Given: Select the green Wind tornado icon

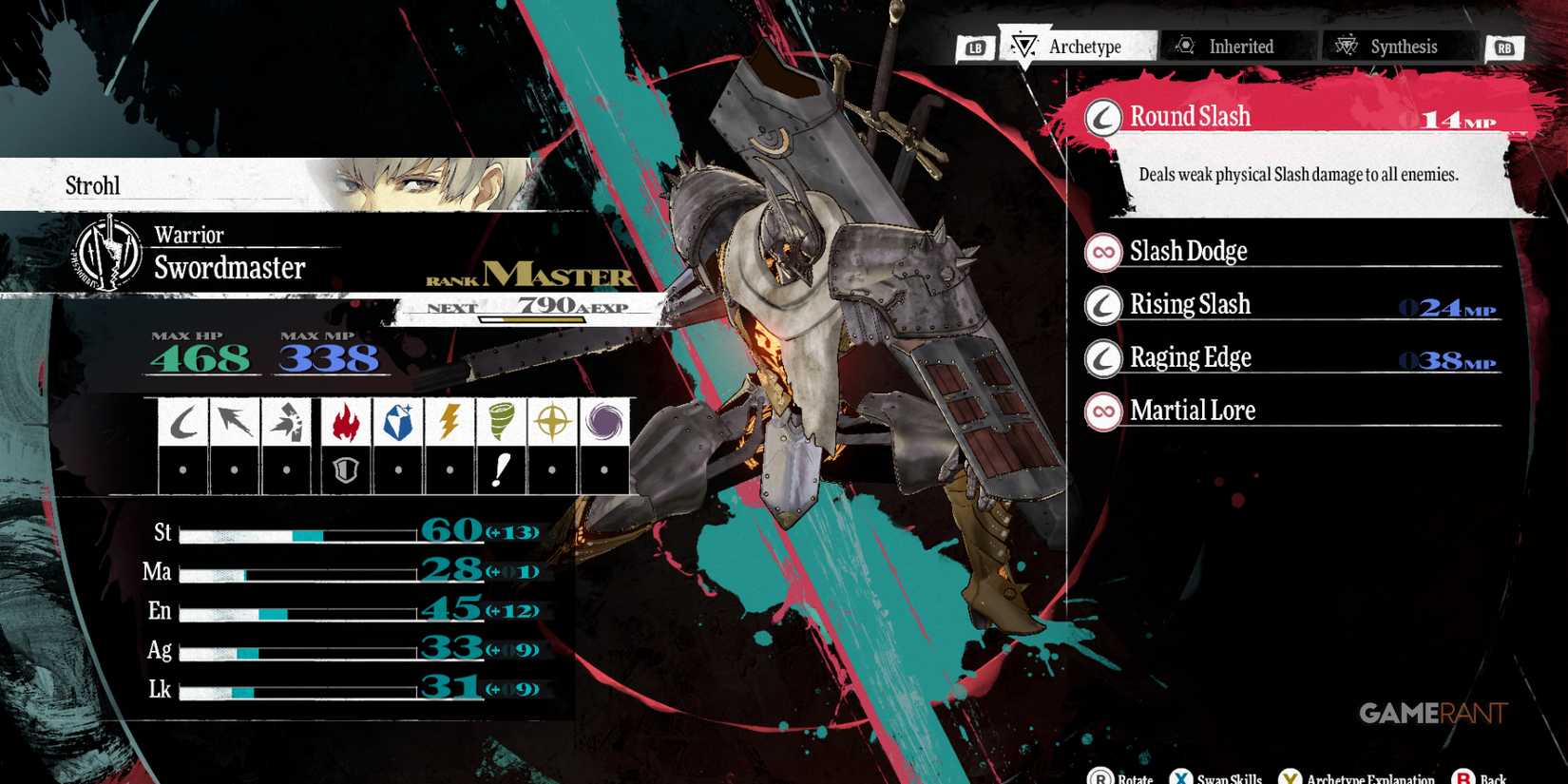Looking at the screenshot, I should click(x=502, y=421).
